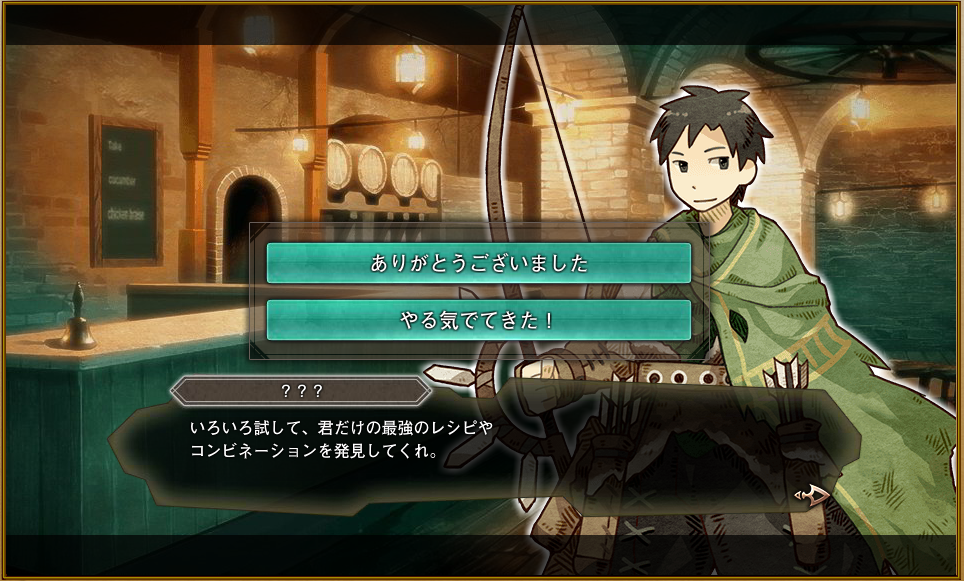Viewport: 964px width, 581px height.
Task: Select the やる気でてきた！ dialogue option
Action: click(479, 320)
